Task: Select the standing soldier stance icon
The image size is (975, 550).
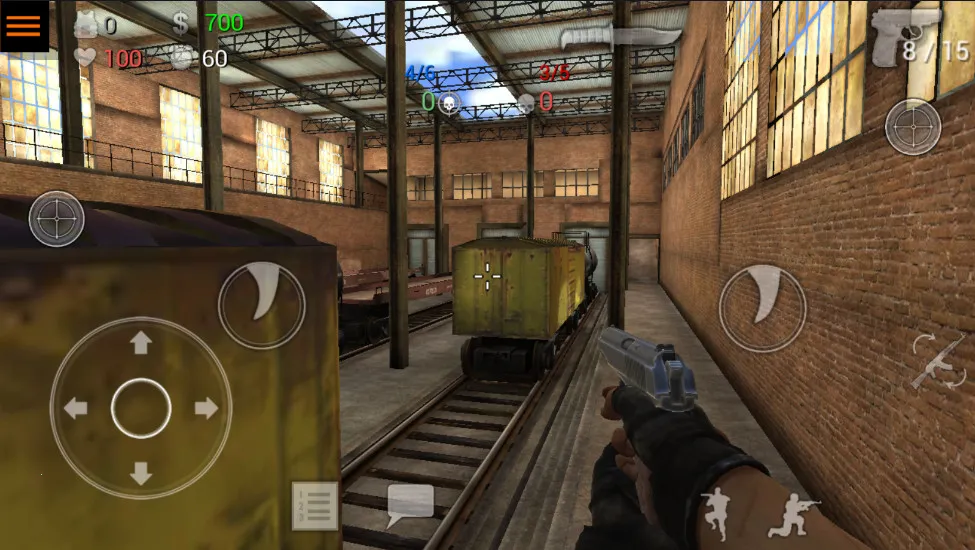Action: (x=716, y=514)
